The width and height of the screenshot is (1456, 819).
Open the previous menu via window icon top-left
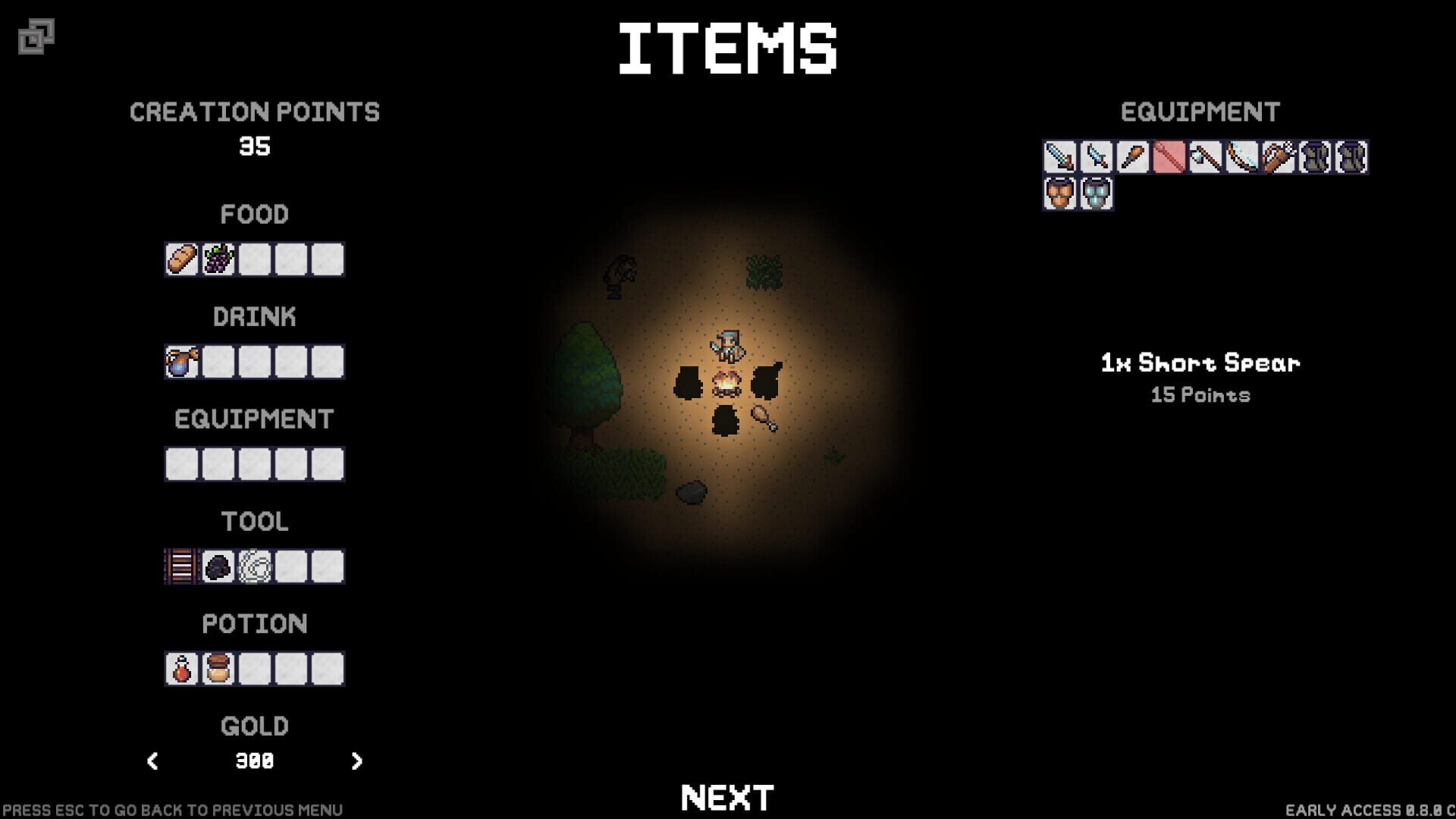pyautogui.click(x=36, y=34)
